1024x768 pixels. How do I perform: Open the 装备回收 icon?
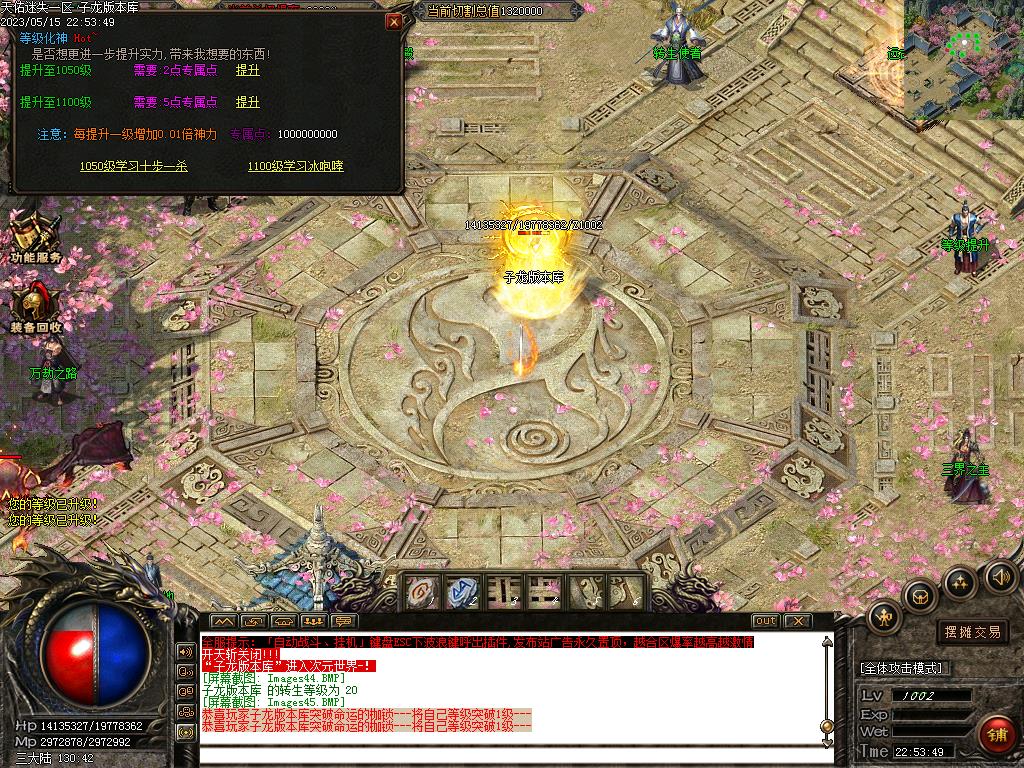click(x=36, y=305)
